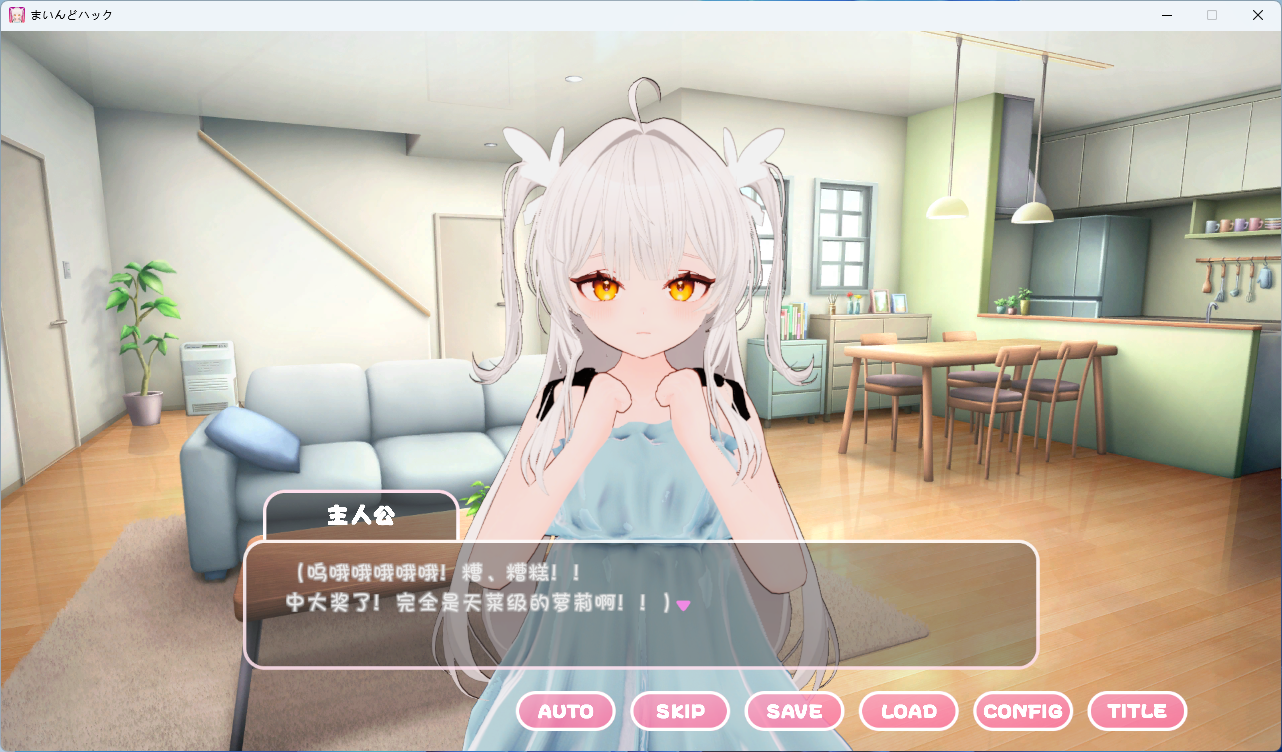Open the CONFIG settings

click(x=1022, y=711)
